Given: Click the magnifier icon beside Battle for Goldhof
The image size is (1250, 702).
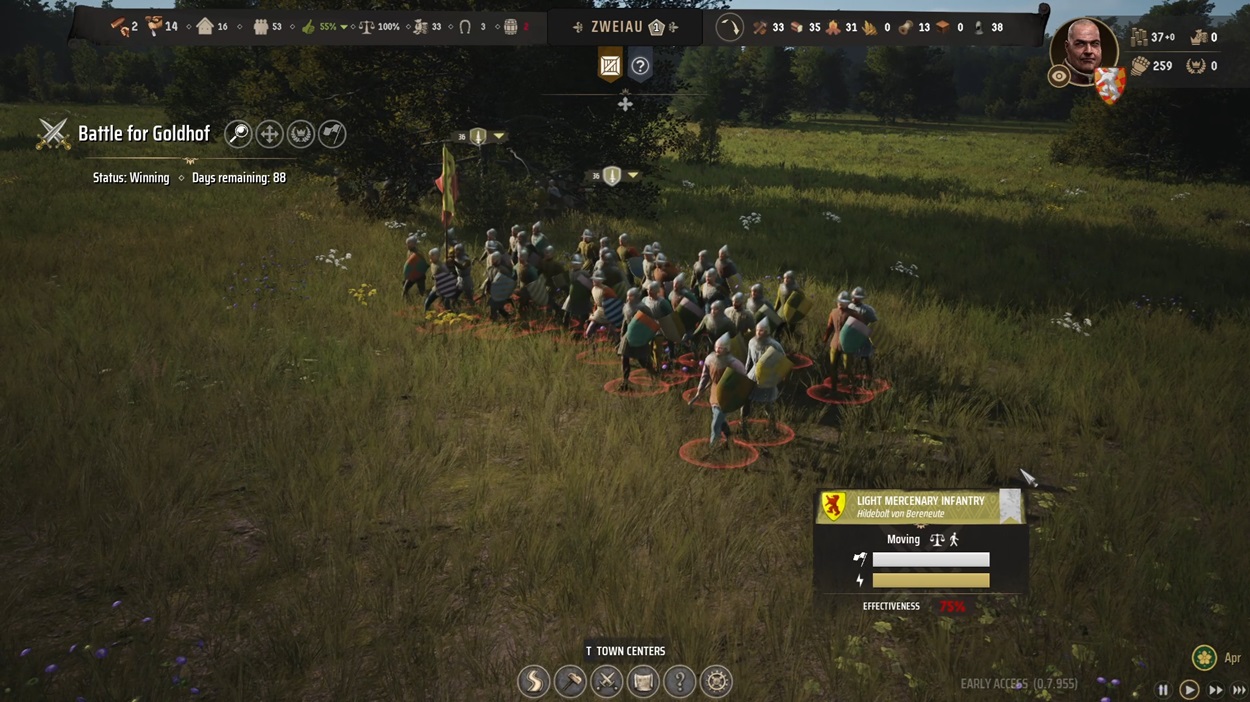Looking at the screenshot, I should (238, 134).
